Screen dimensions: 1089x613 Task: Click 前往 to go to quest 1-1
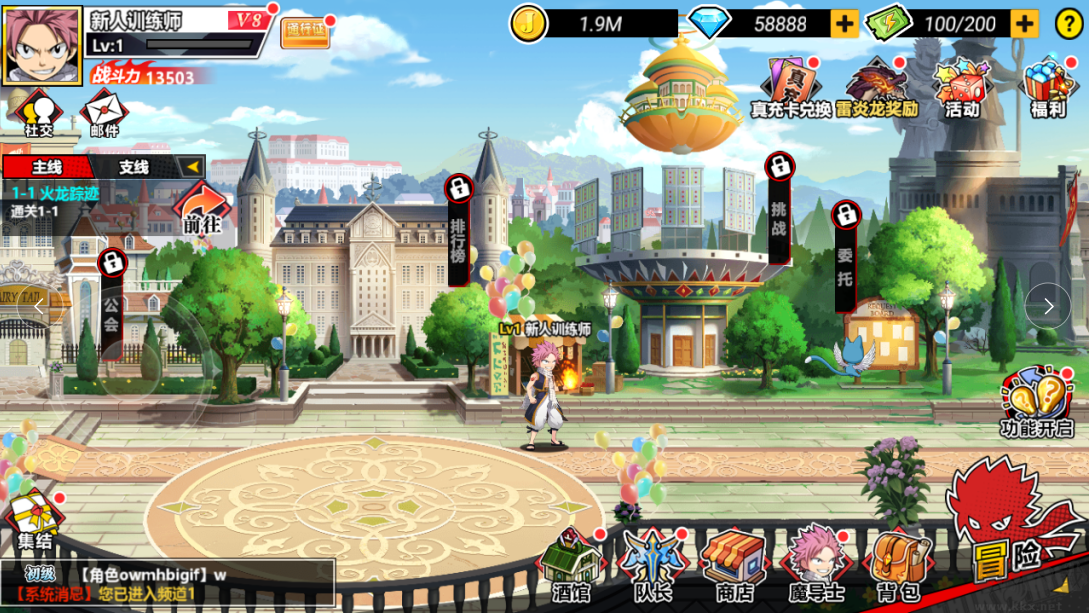202,208
